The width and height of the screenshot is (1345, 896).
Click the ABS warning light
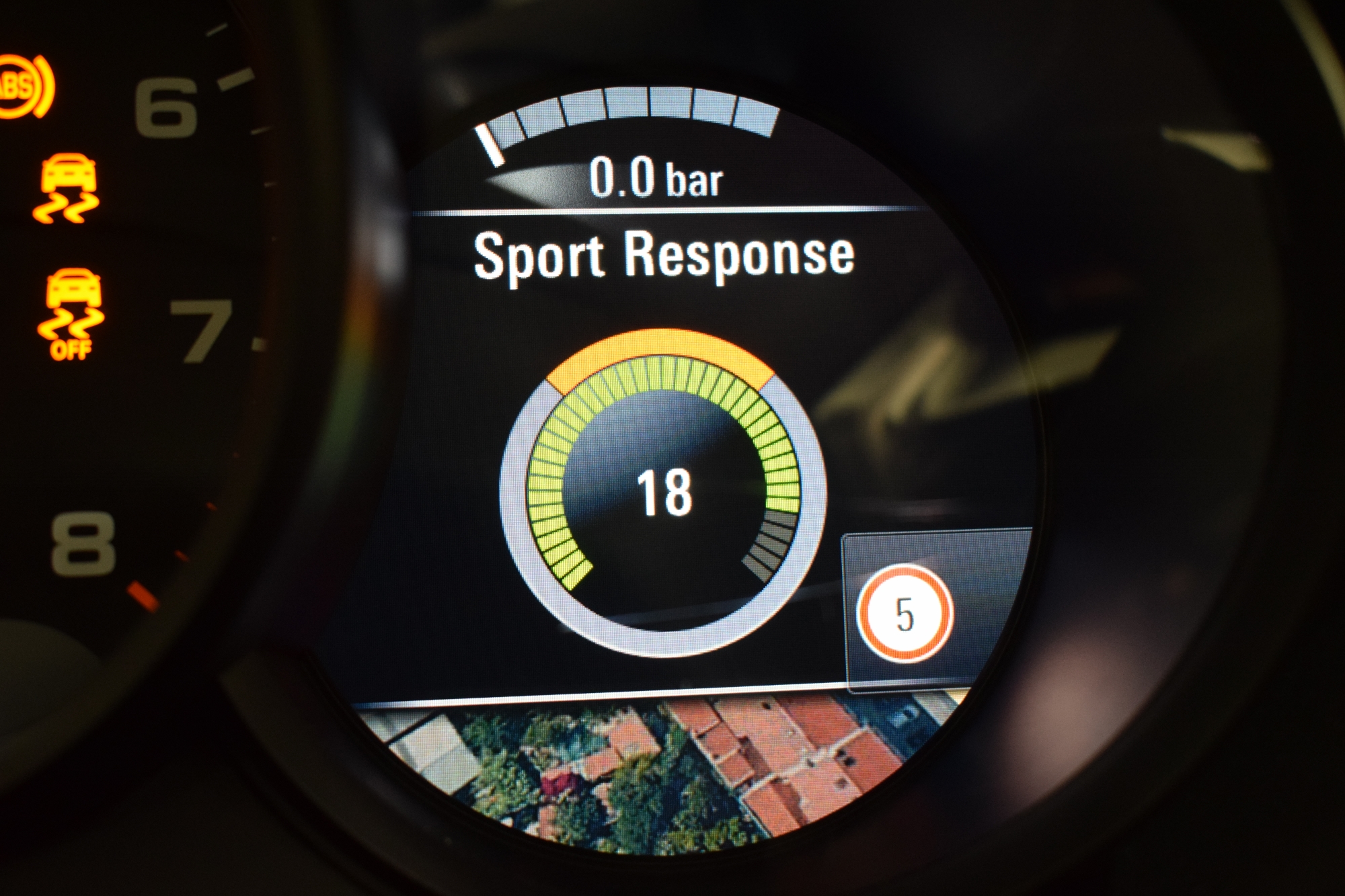point(24,87)
